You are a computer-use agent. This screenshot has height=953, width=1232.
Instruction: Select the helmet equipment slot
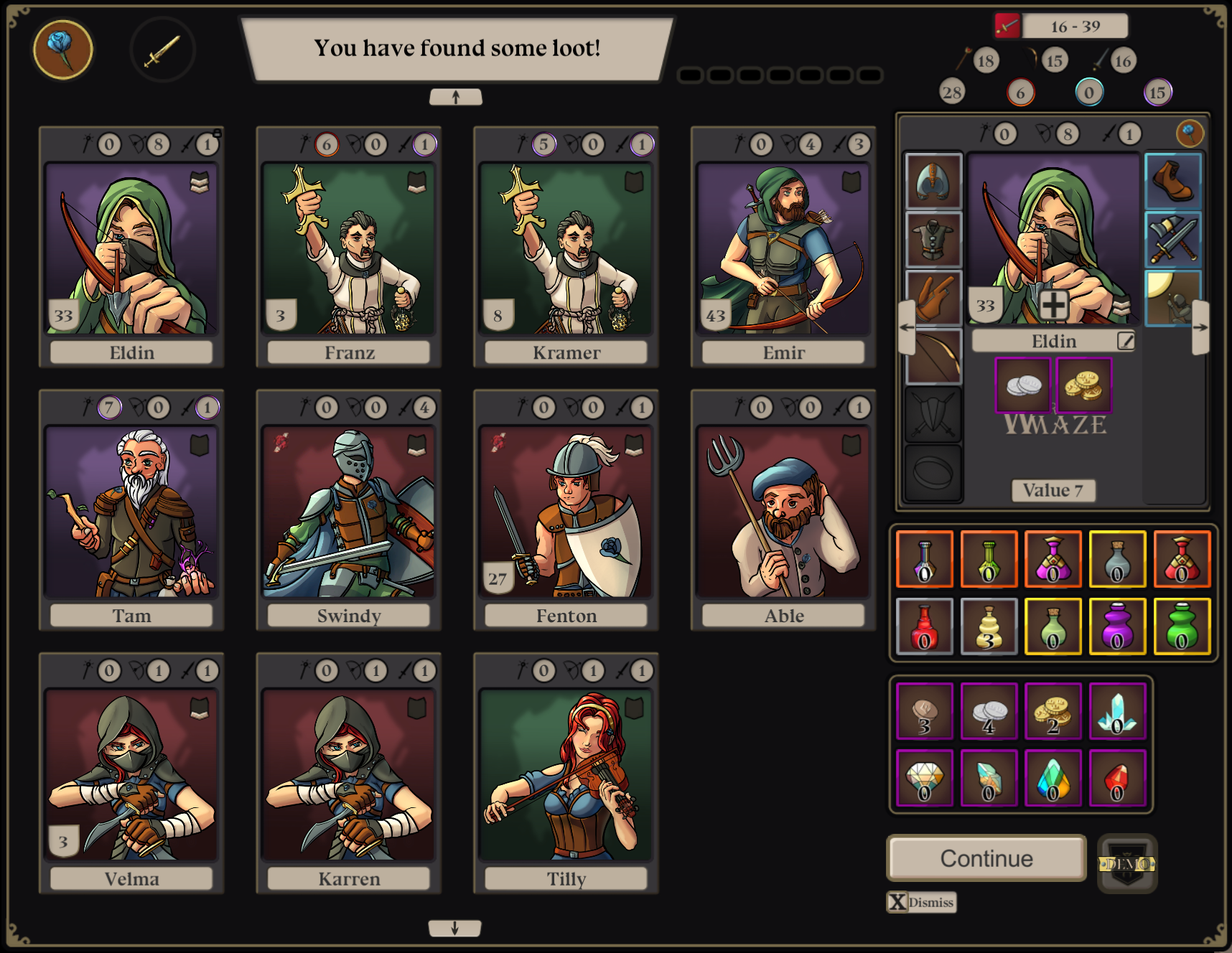933,181
